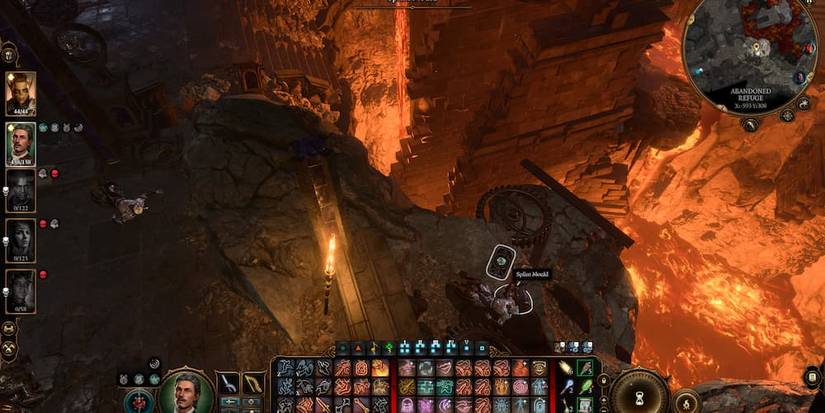This screenshot has height=413, width=825.
Task: Click the flame spell icon in hotbar
Action: click(x=380, y=368)
